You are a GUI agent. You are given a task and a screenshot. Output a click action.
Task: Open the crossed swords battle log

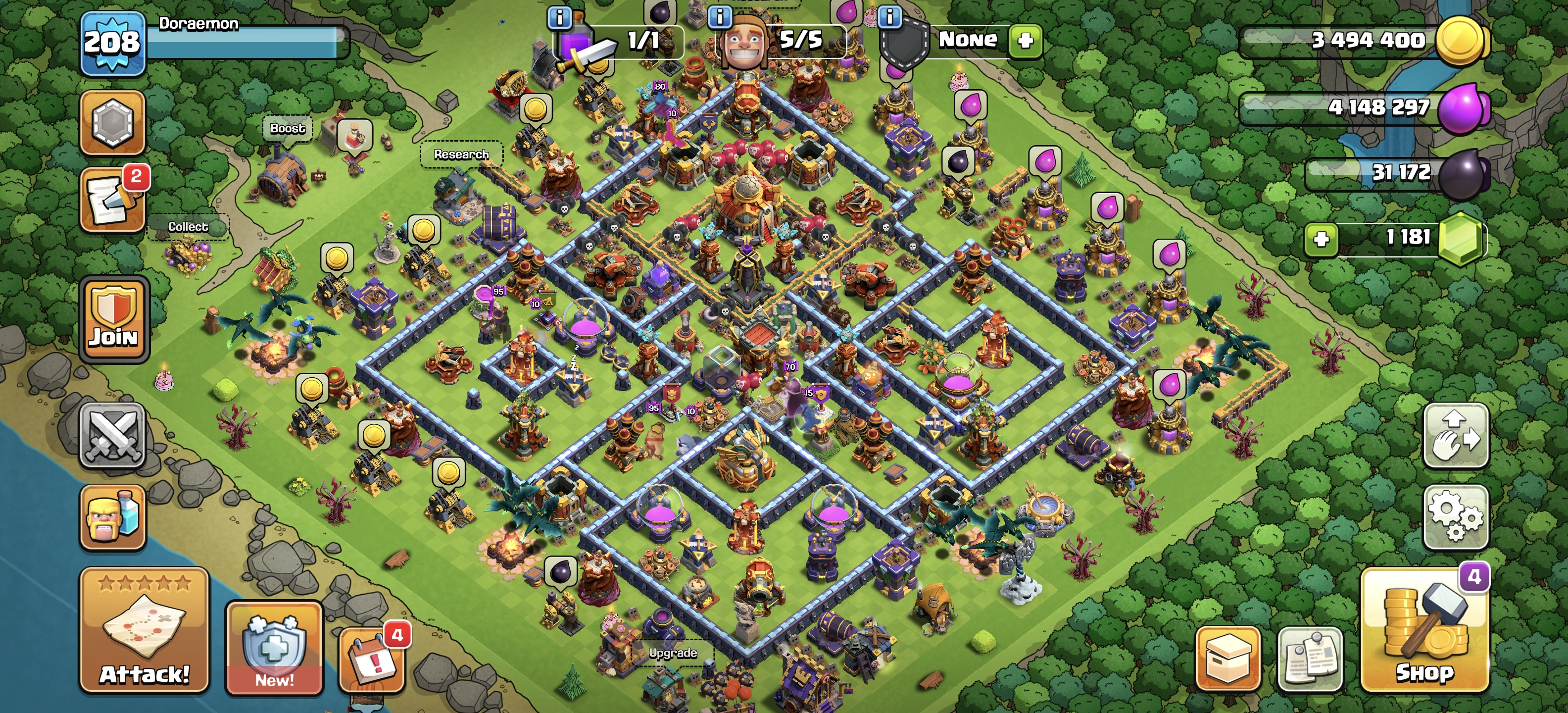point(113,435)
